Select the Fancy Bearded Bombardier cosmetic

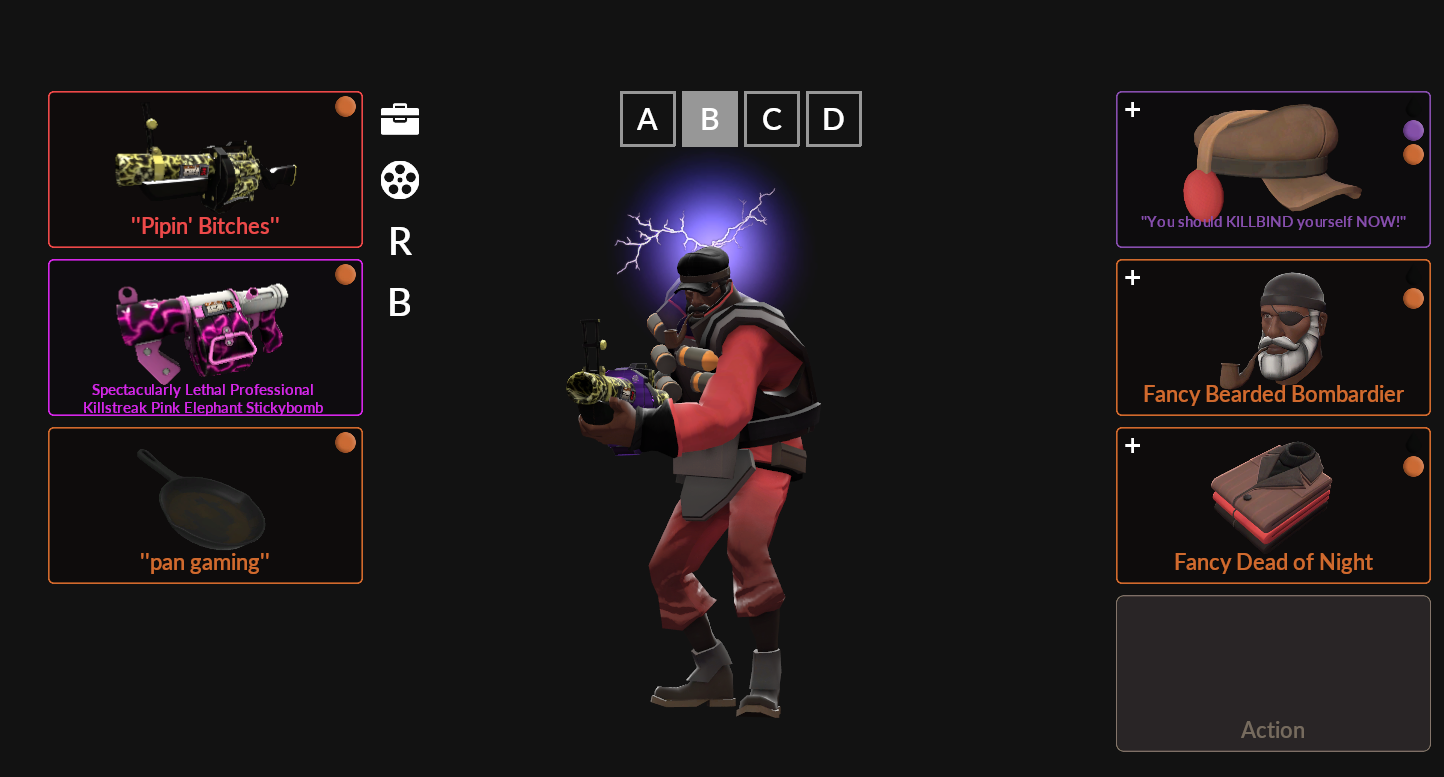click(x=1272, y=337)
